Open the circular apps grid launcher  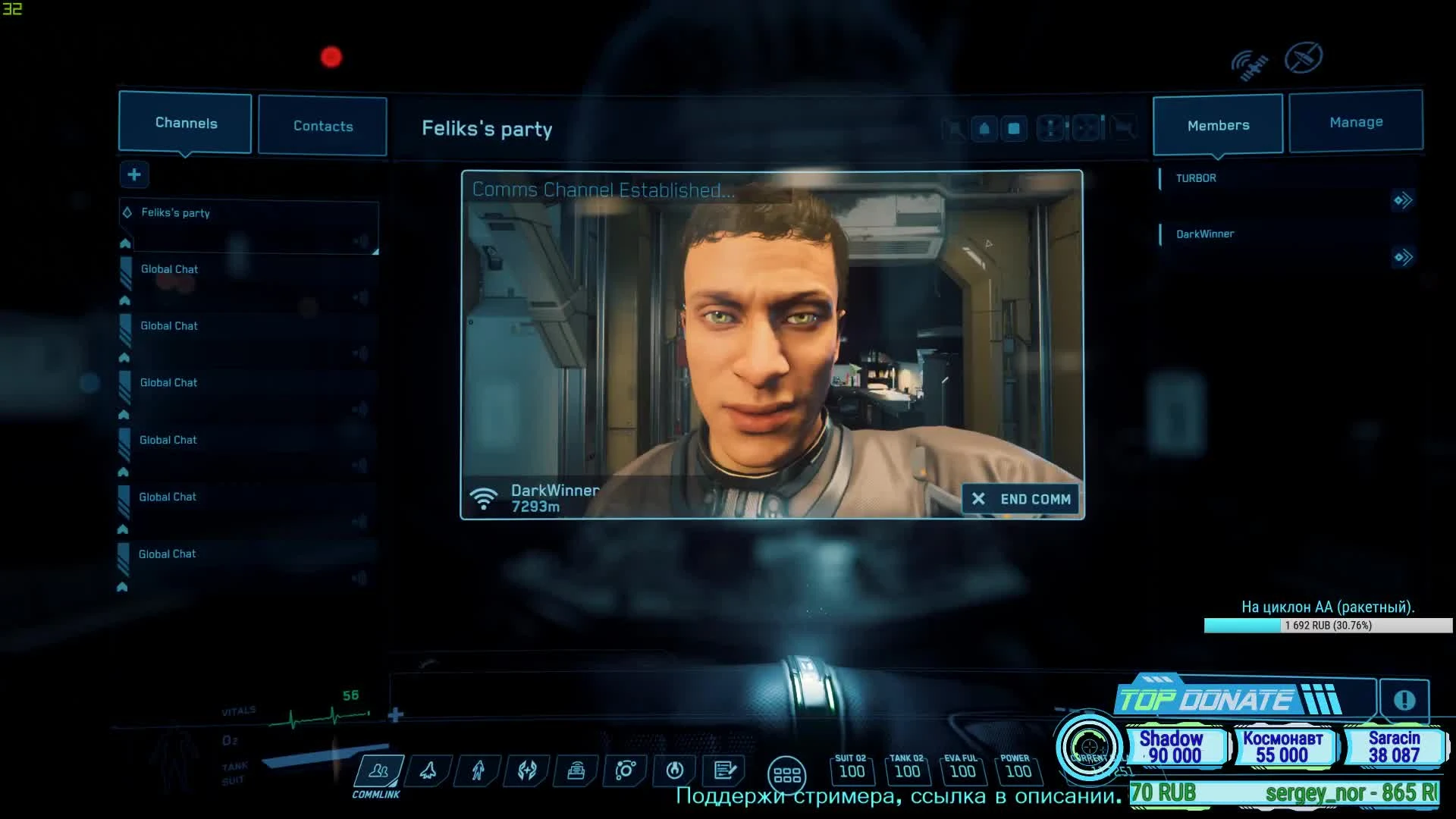tap(787, 773)
